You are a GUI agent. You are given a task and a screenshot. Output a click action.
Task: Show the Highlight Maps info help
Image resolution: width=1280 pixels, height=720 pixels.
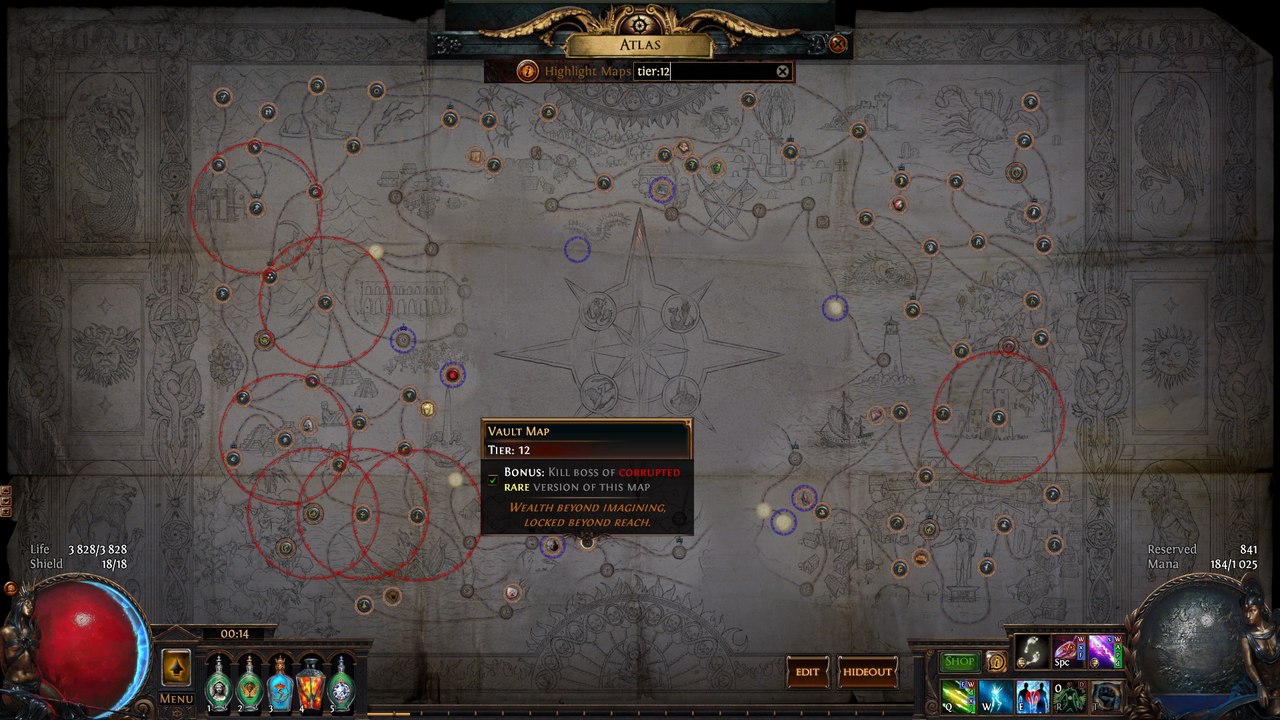click(527, 71)
